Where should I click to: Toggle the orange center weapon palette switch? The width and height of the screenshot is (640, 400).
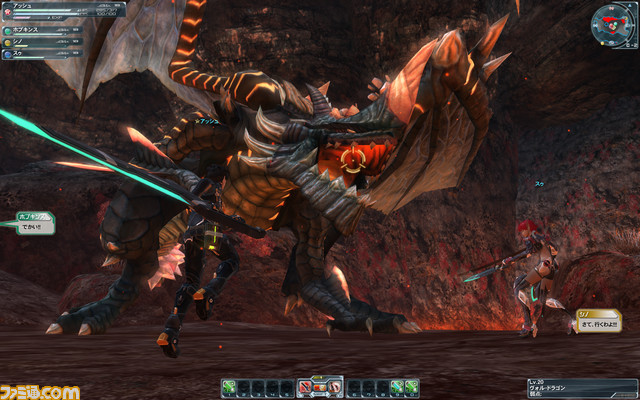[320, 386]
